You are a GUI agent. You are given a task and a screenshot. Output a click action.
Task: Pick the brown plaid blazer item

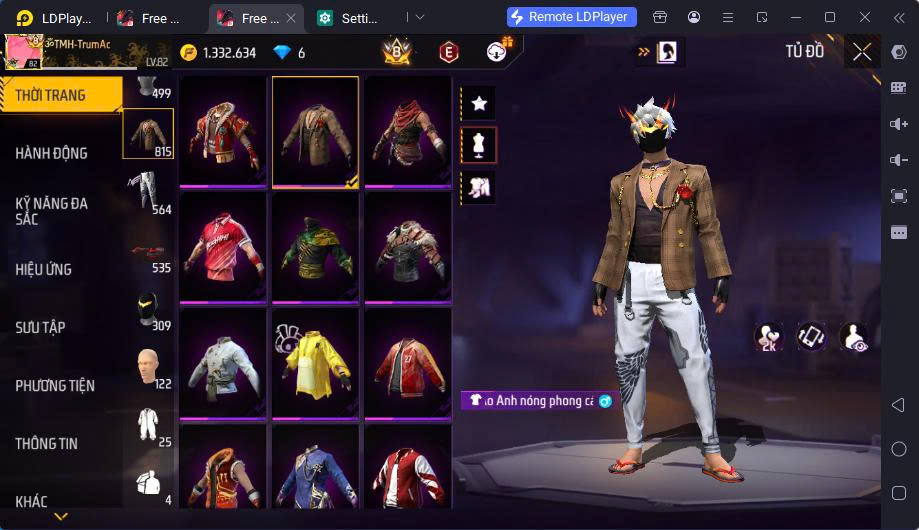tap(315, 131)
